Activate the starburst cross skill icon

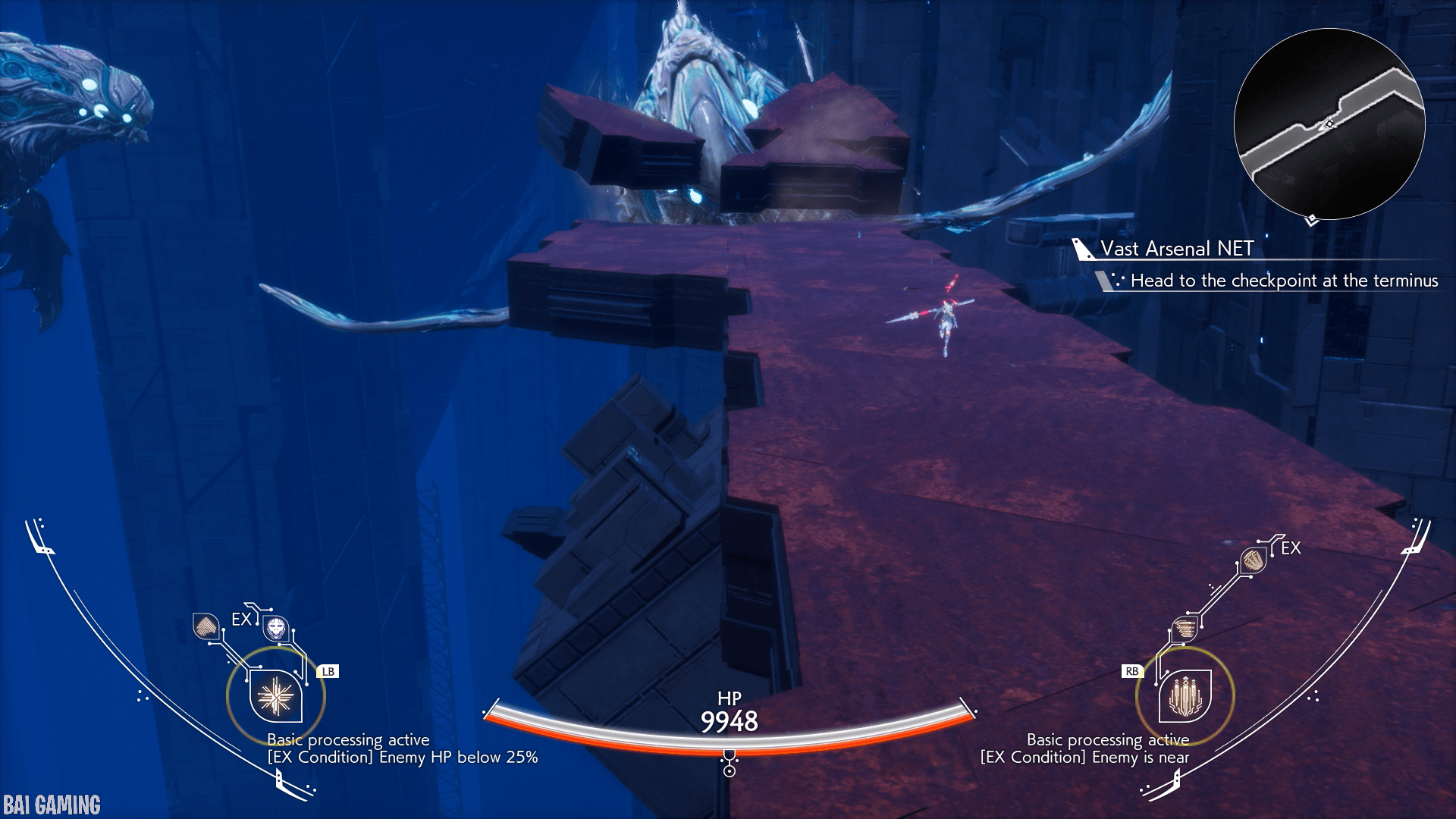[x=275, y=696]
